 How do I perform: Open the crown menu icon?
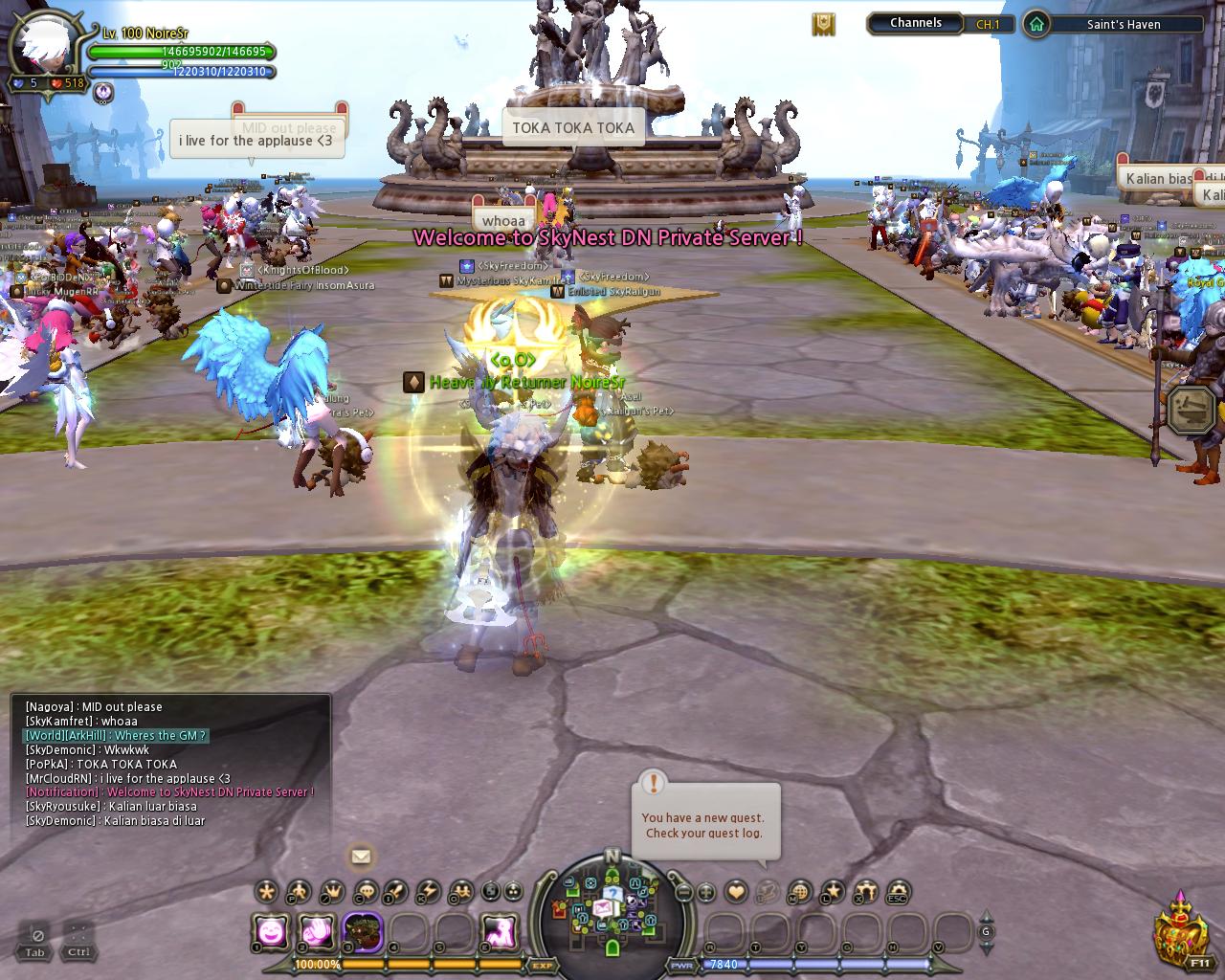(x=331, y=892)
